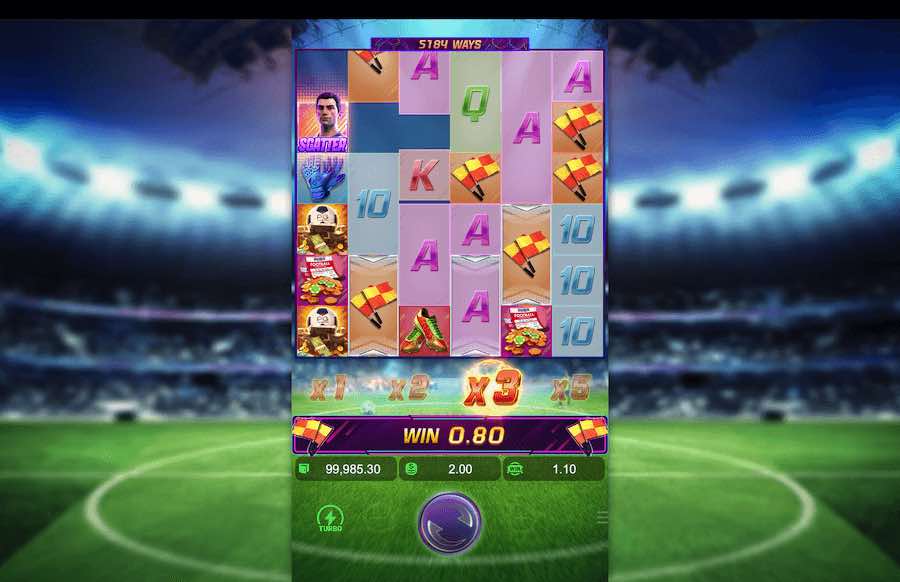Toggle Turbo spin mode
This screenshot has height=582, width=900.
coord(328,519)
